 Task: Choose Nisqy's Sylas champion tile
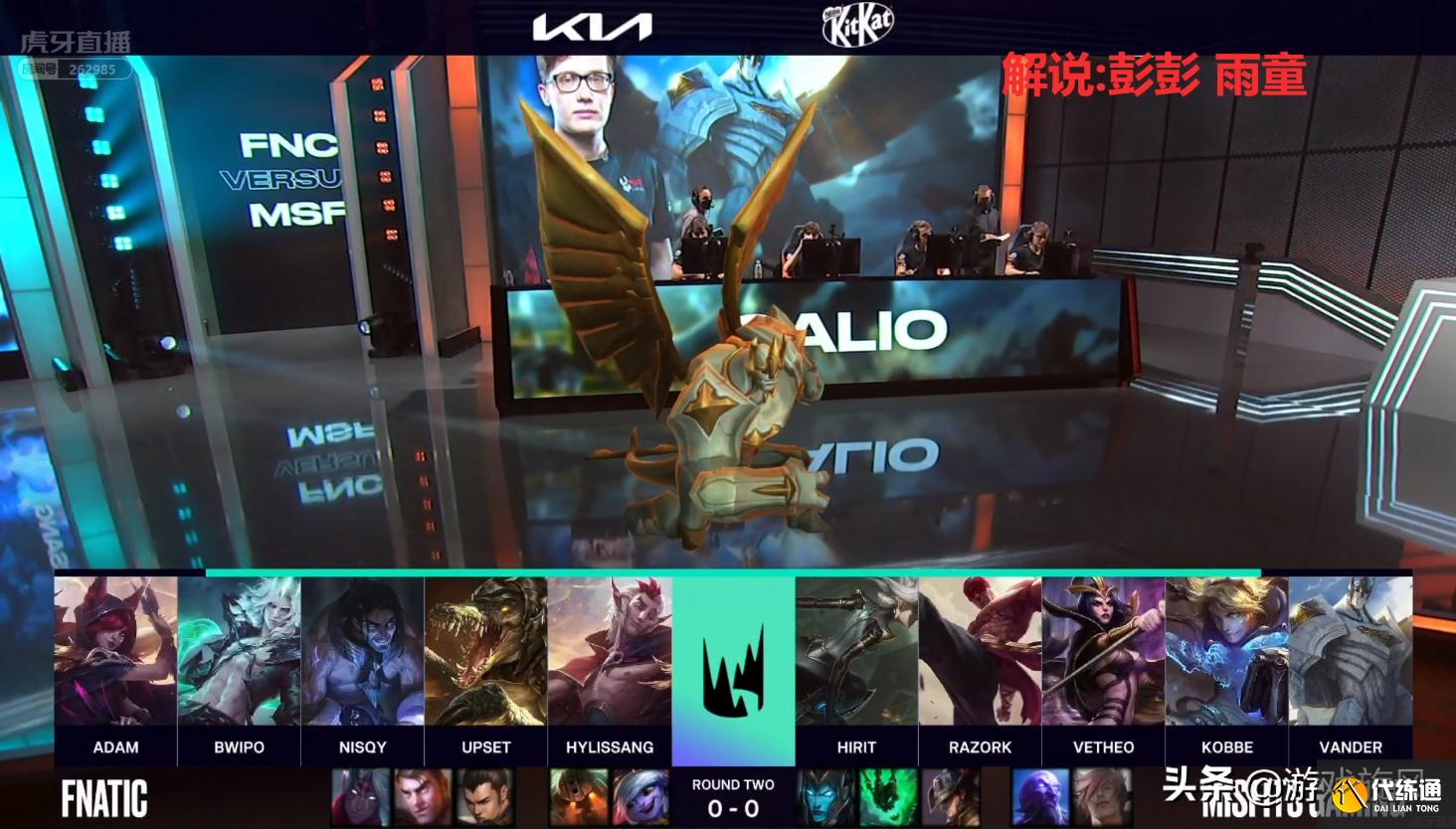pyautogui.click(x=362, y=651)
